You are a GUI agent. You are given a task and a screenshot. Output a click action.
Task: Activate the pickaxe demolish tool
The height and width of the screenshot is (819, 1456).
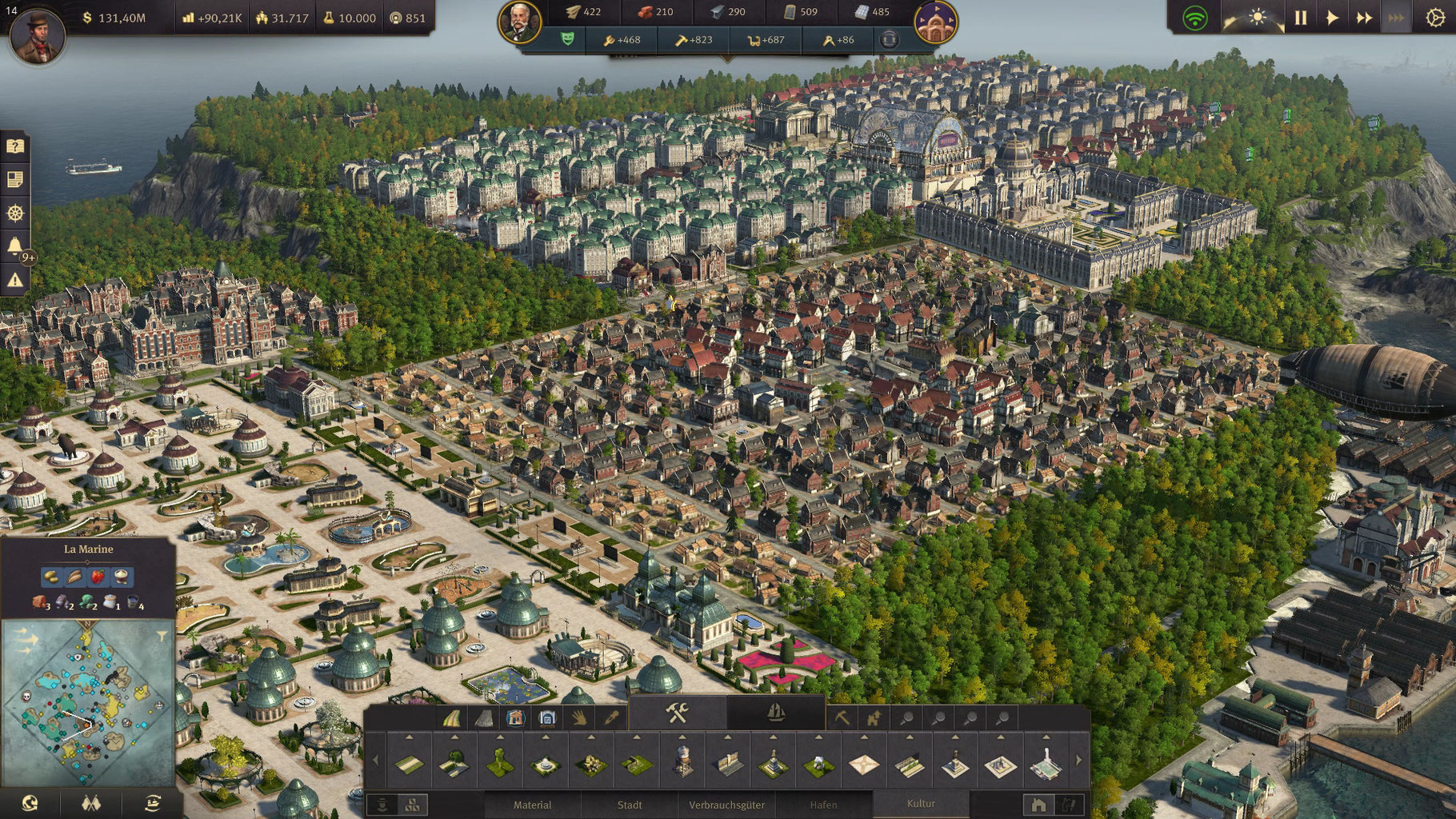coord(842,718)
